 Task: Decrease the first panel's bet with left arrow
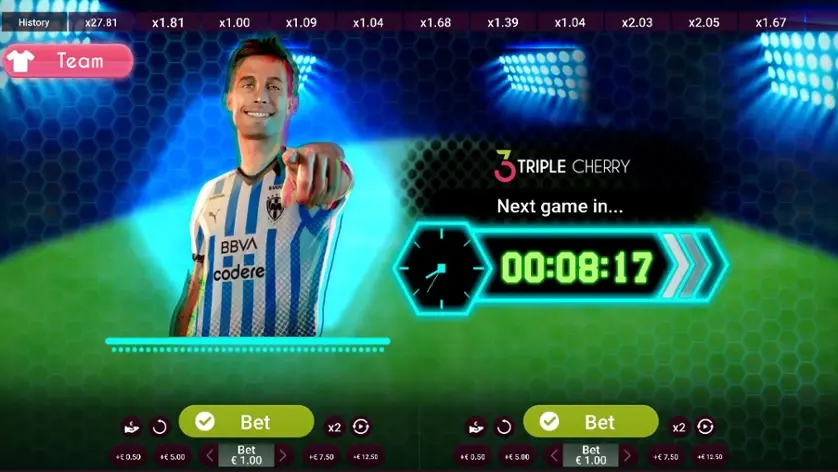[209, 456]
